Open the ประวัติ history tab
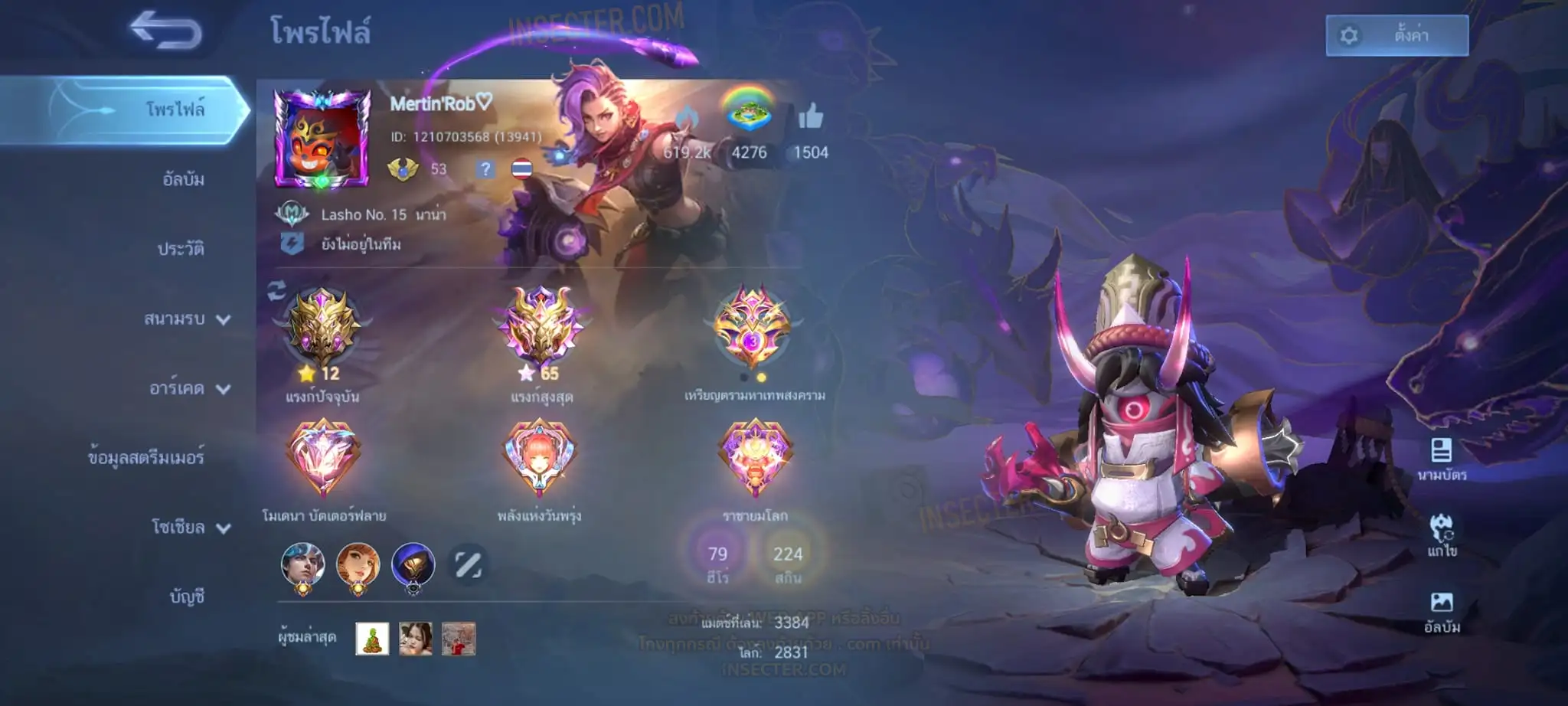 pyautogui.click(x=181, y=249)
